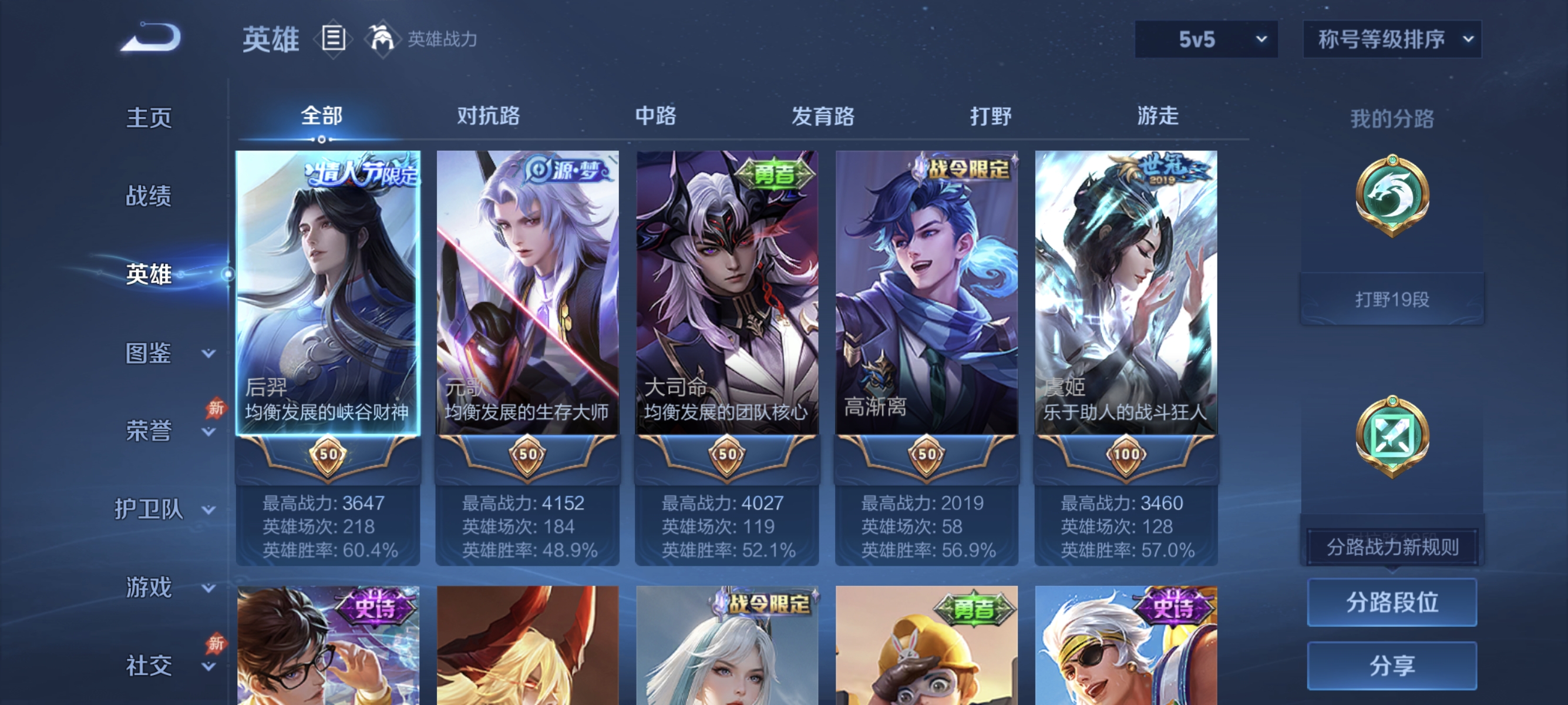This screenshot has height=705, width=1568.
Task: Switch to the 打野 lane tab
Action: (991, 116)
